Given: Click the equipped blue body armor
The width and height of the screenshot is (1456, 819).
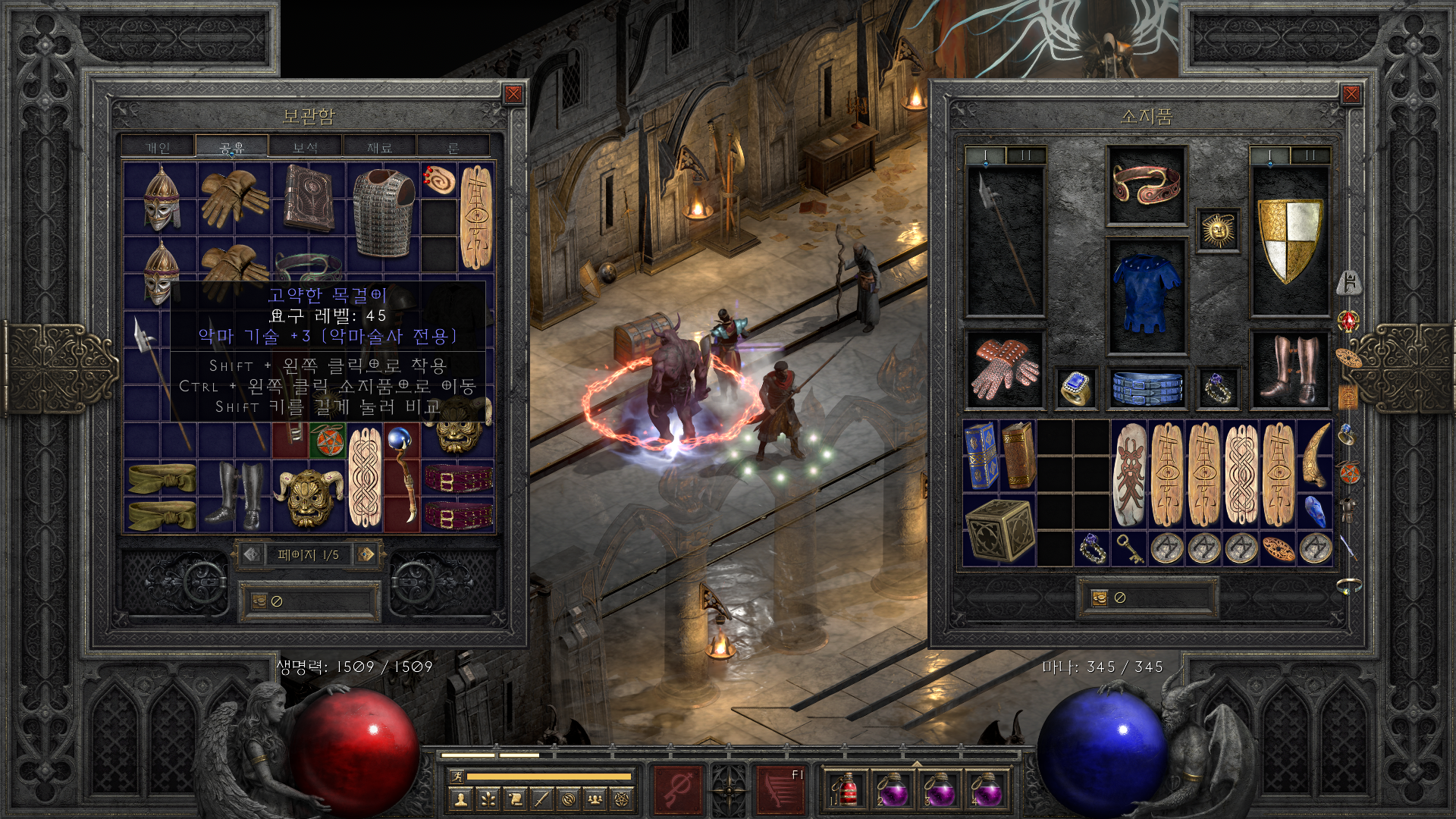Looking at the screenshot, I should pyautogui.click(x=1146, y=296).
